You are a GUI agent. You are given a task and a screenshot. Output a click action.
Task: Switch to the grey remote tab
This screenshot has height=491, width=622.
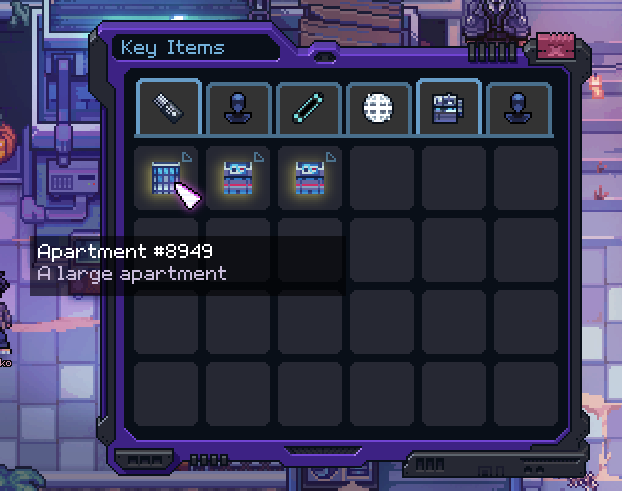168,108
